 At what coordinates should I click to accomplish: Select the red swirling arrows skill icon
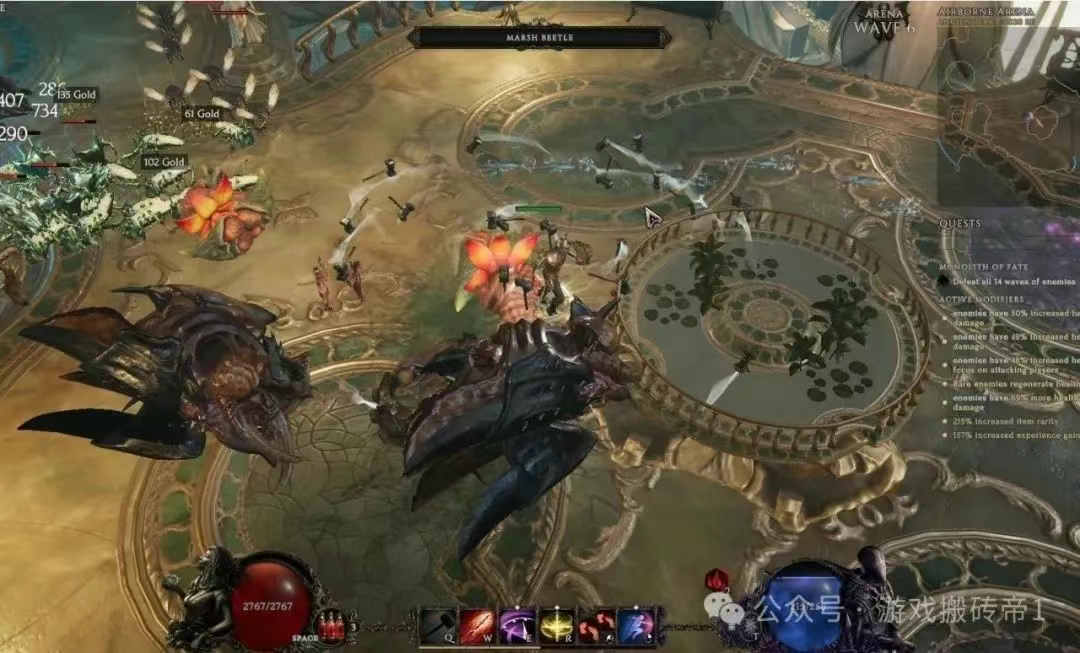coord(595,625)
